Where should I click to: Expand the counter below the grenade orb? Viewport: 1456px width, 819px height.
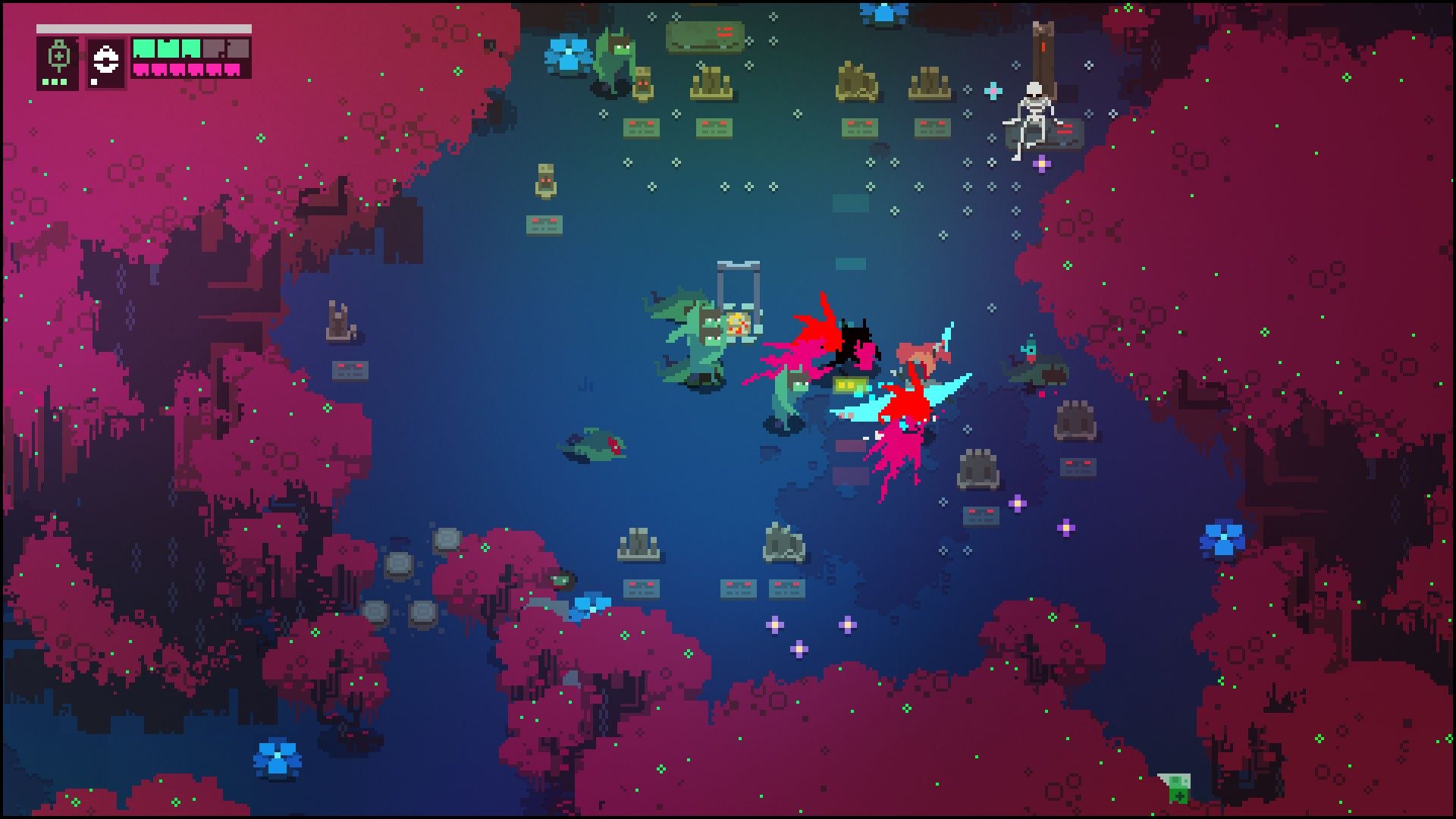coord(93,82)
